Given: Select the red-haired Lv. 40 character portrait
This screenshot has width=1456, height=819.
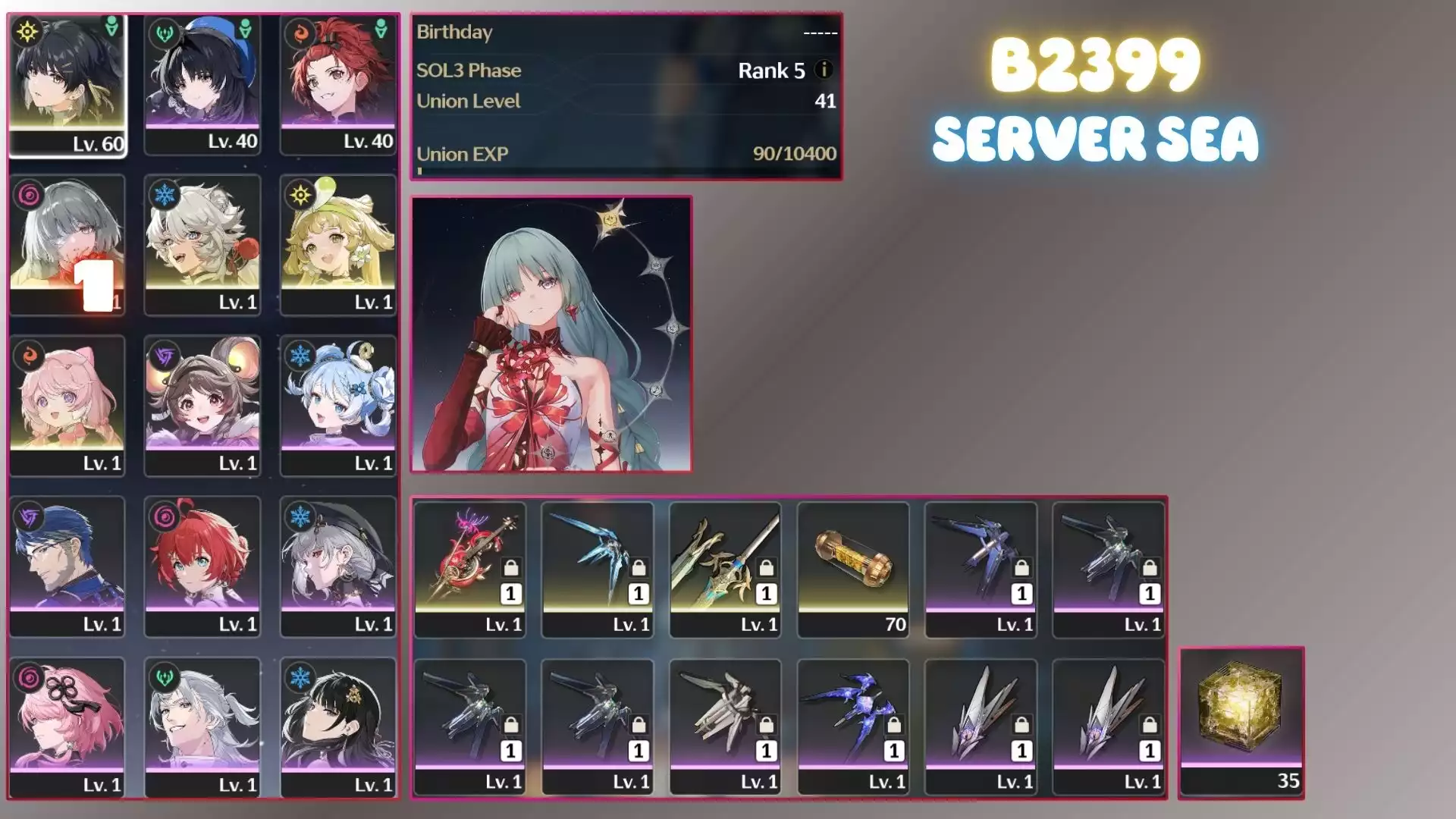Looking at the screenshot, I should (338, 83).
